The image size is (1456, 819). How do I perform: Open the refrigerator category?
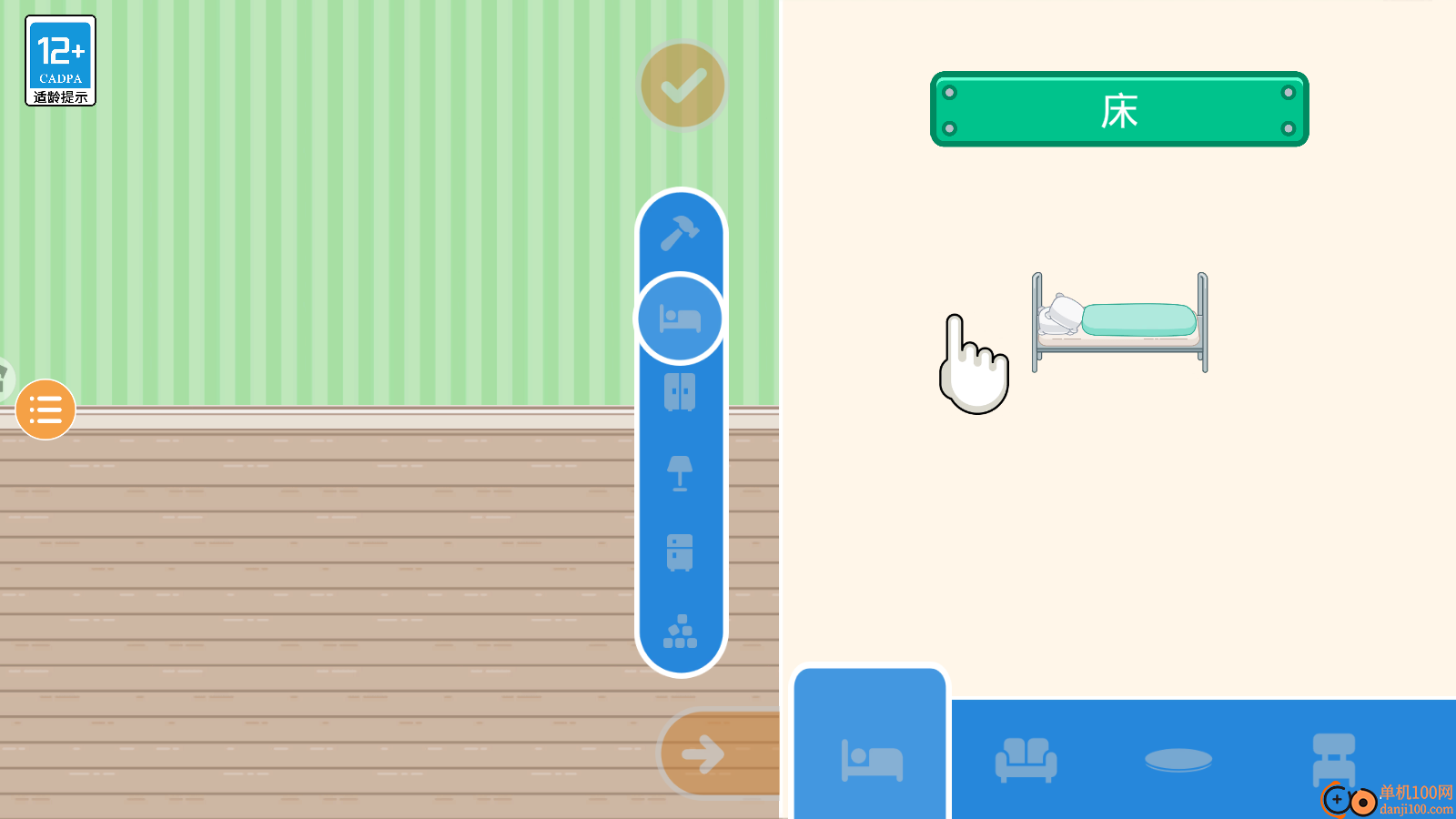(680, 552)
